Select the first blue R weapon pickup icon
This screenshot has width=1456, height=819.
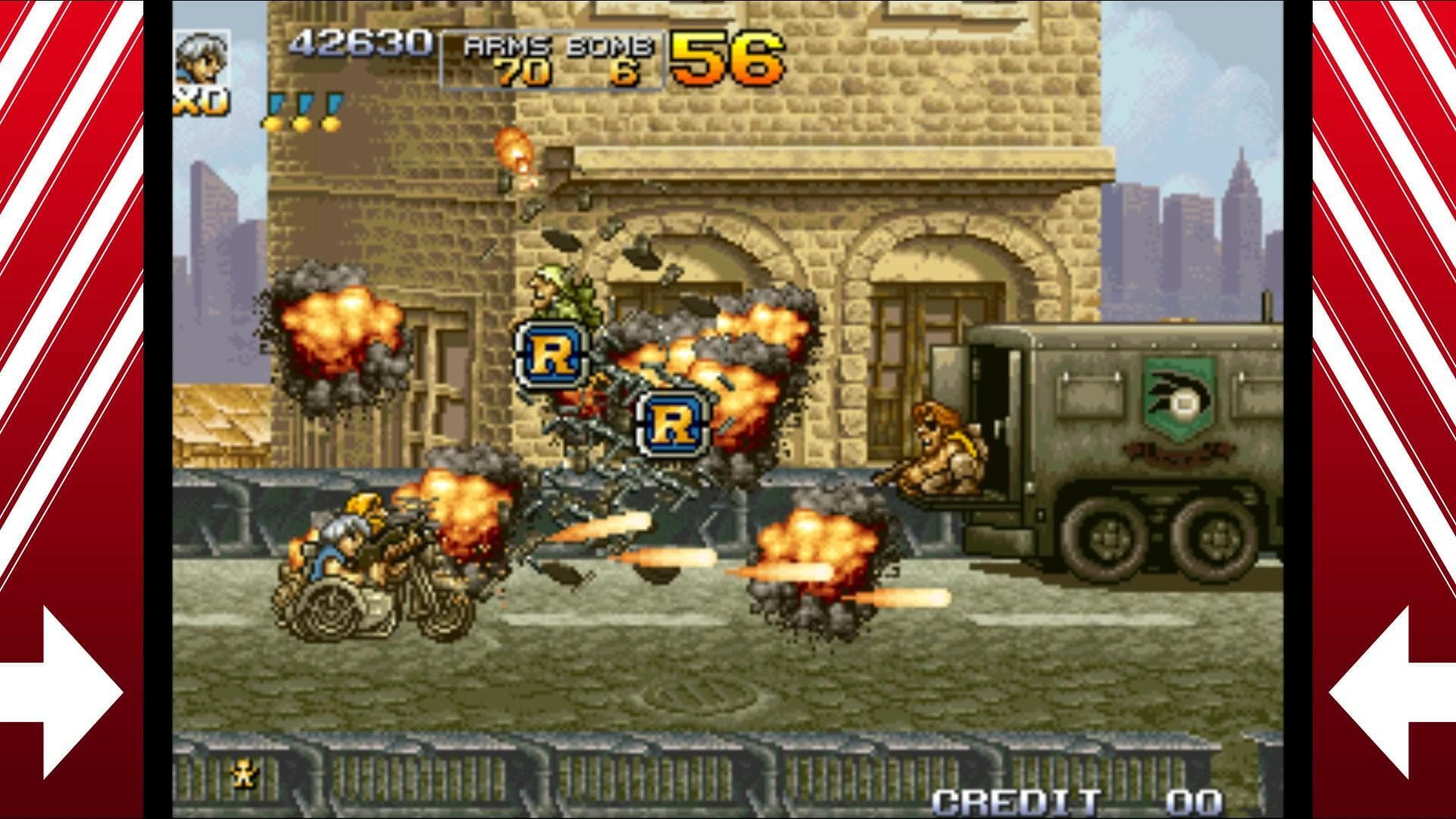click(552, 356)
